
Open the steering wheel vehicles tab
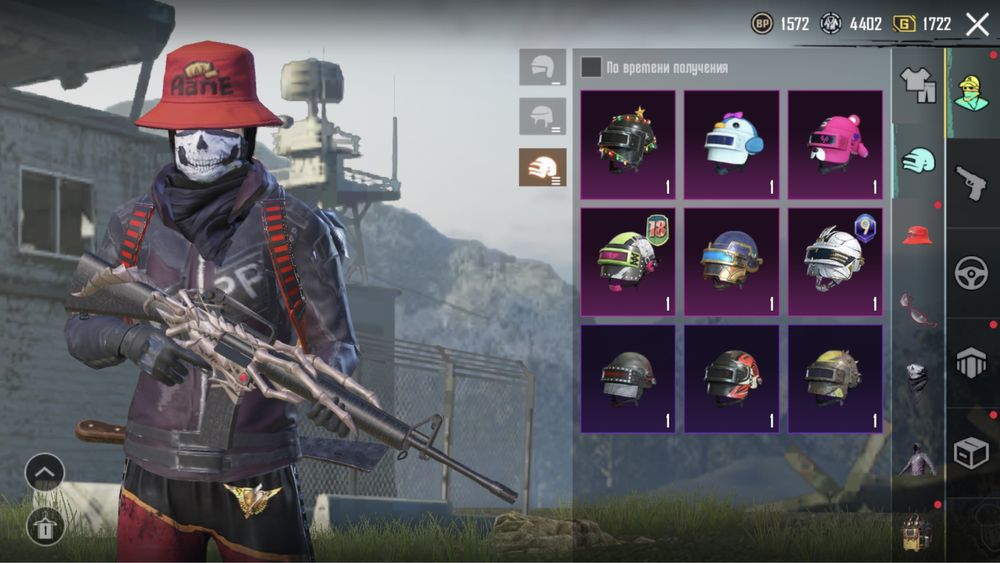970,273
